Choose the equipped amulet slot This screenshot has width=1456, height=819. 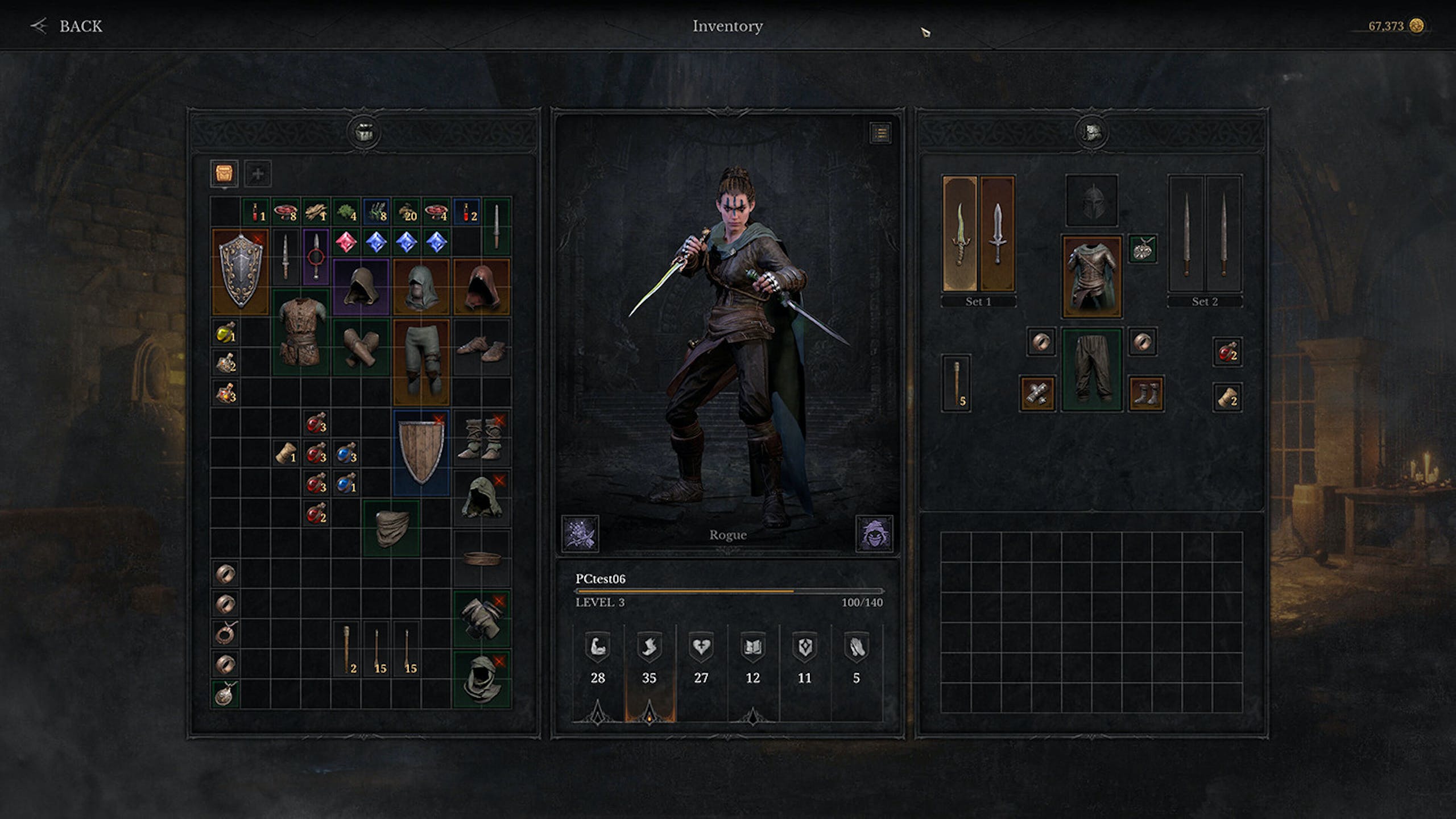(x=1143, y=249)
